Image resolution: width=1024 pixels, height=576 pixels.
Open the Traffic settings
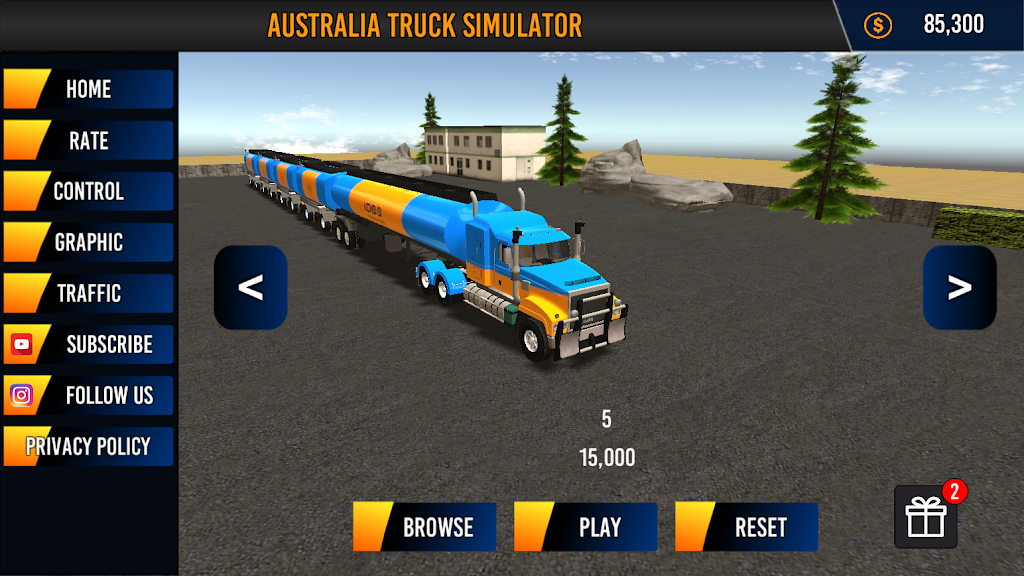point(88,293)
